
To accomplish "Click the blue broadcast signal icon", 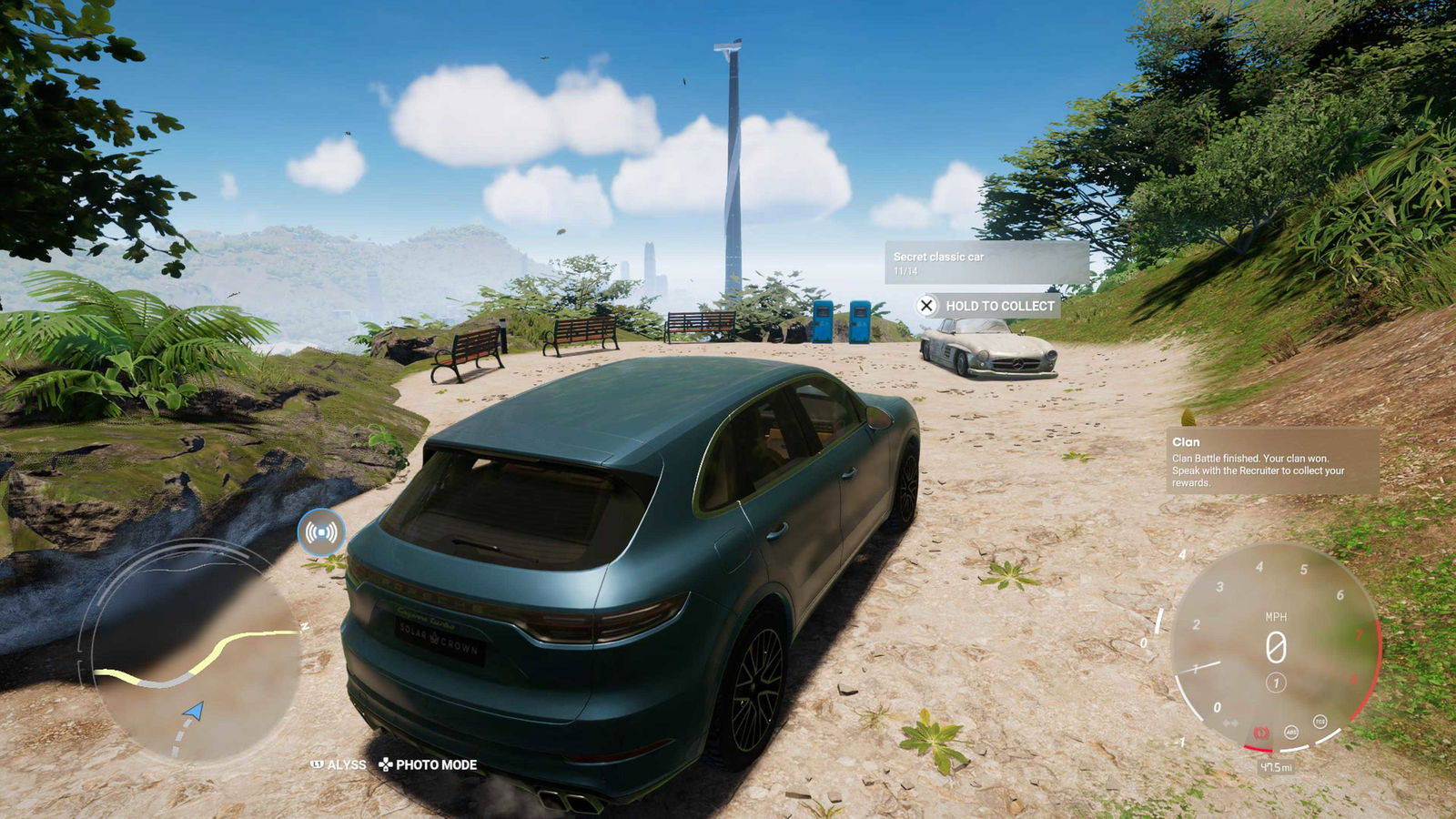I will click(321, 532).
